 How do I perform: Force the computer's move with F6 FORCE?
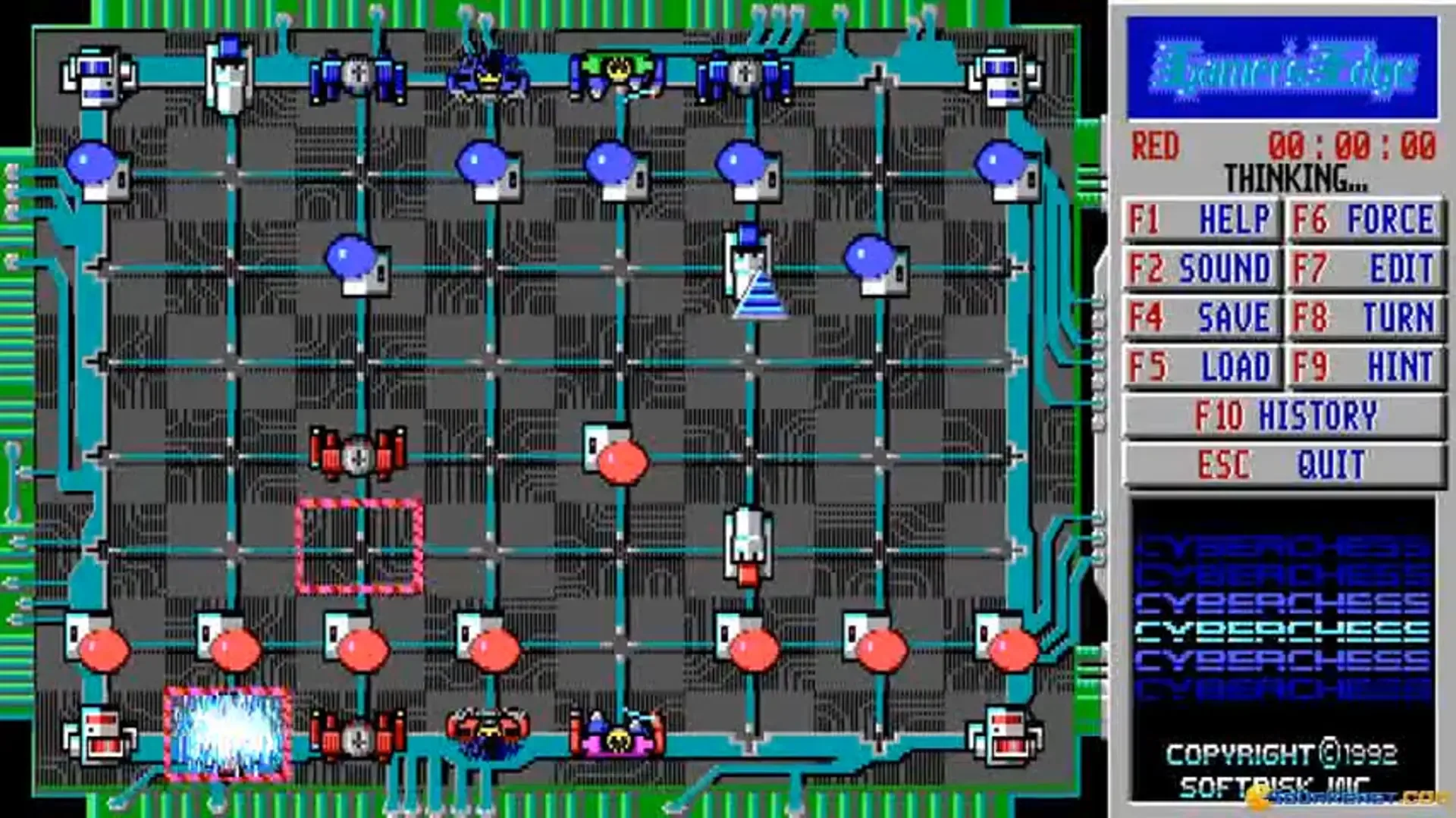coord(1365,218)
